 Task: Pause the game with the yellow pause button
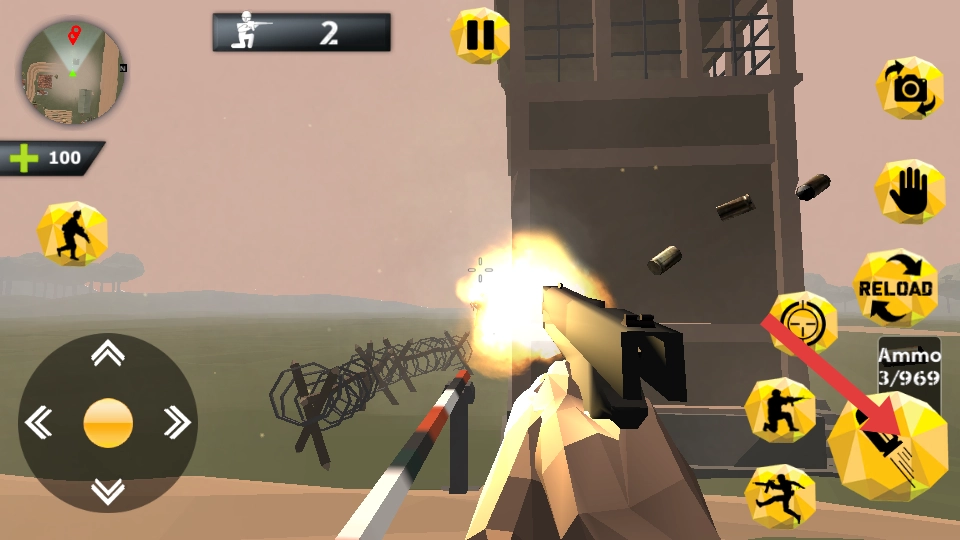[x=480, y=36]
